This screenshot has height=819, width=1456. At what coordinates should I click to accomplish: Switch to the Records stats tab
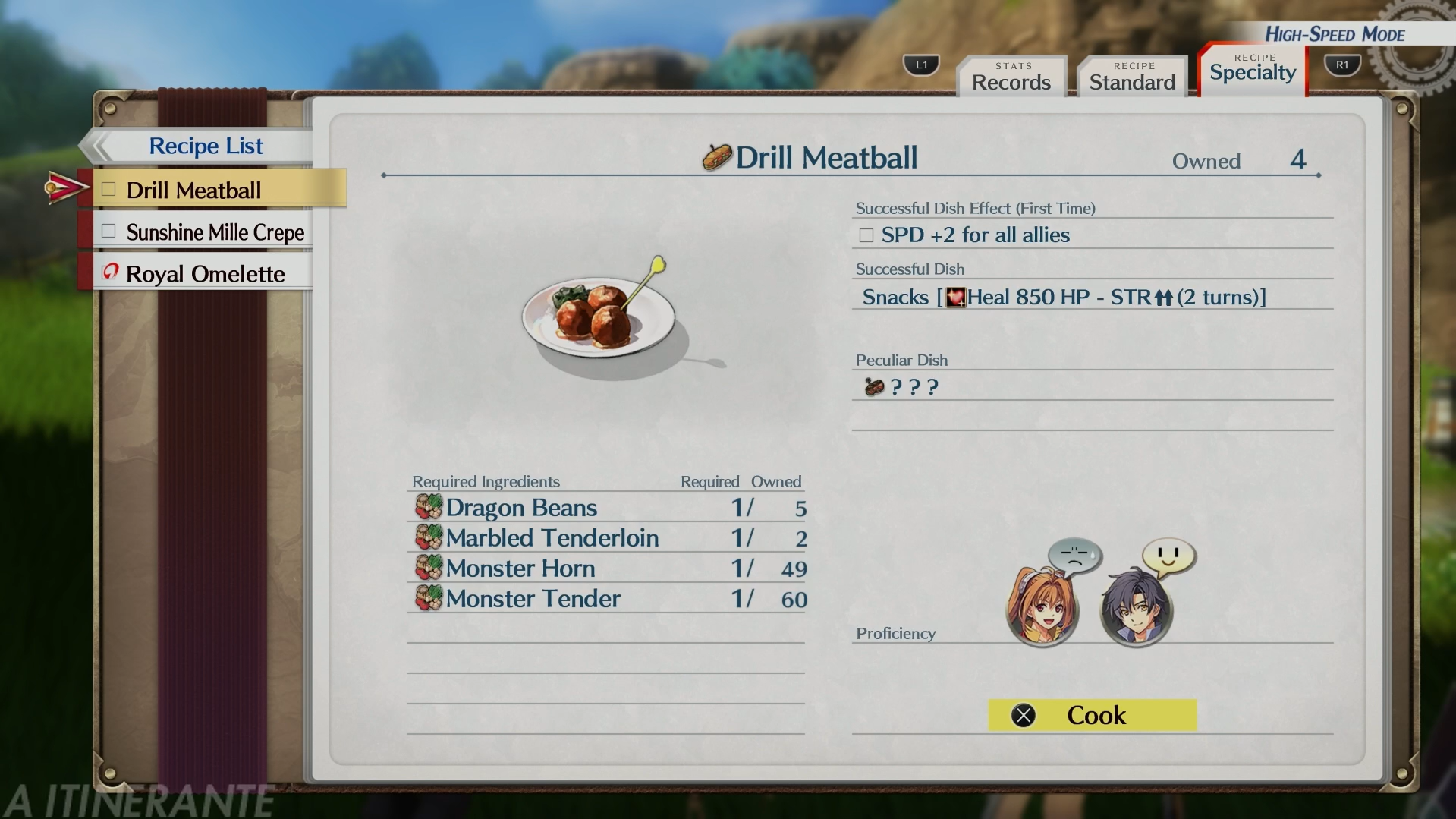(x=1011, y=77)
